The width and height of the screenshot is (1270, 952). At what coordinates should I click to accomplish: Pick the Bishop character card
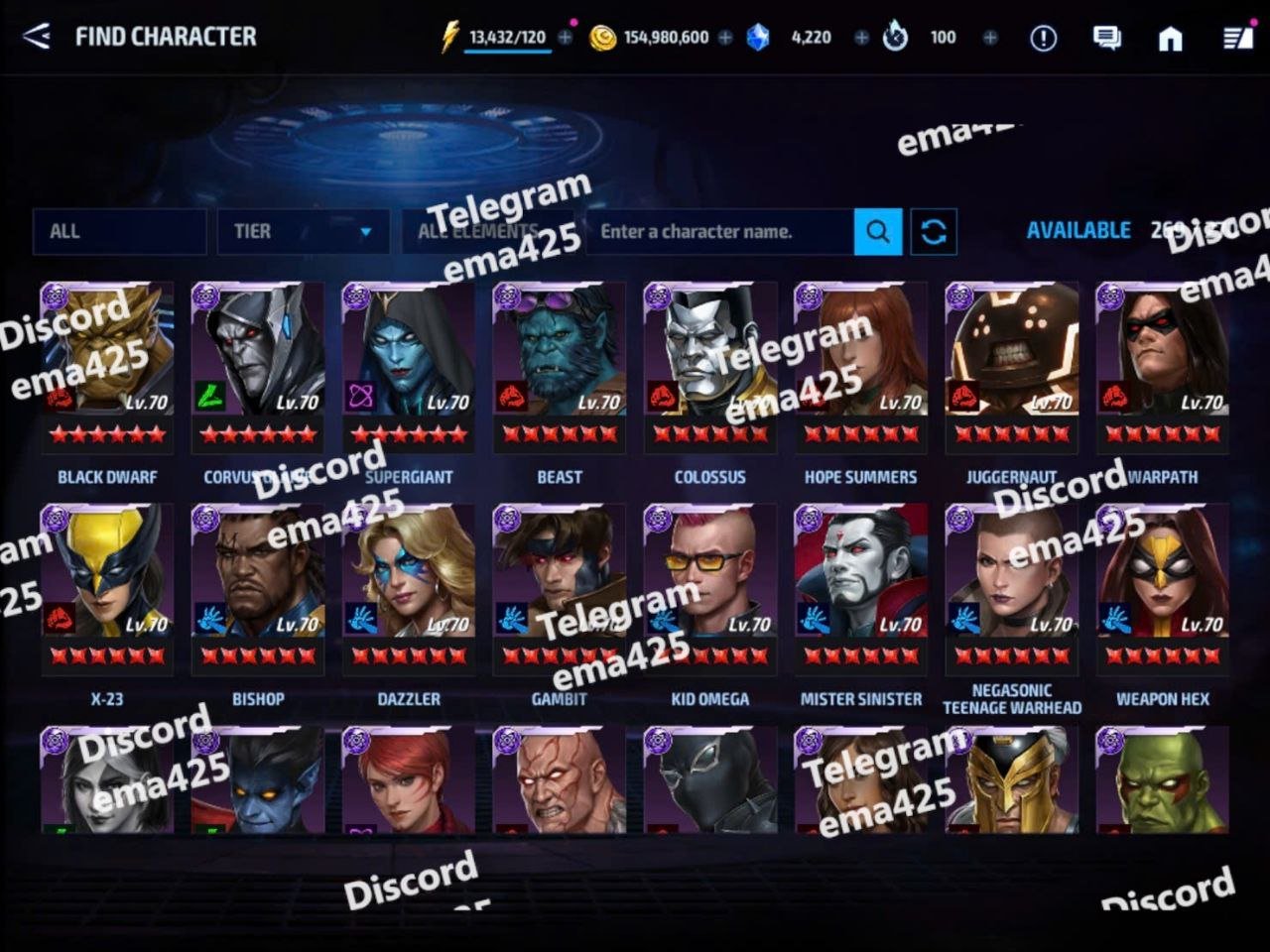pos(258,587)
